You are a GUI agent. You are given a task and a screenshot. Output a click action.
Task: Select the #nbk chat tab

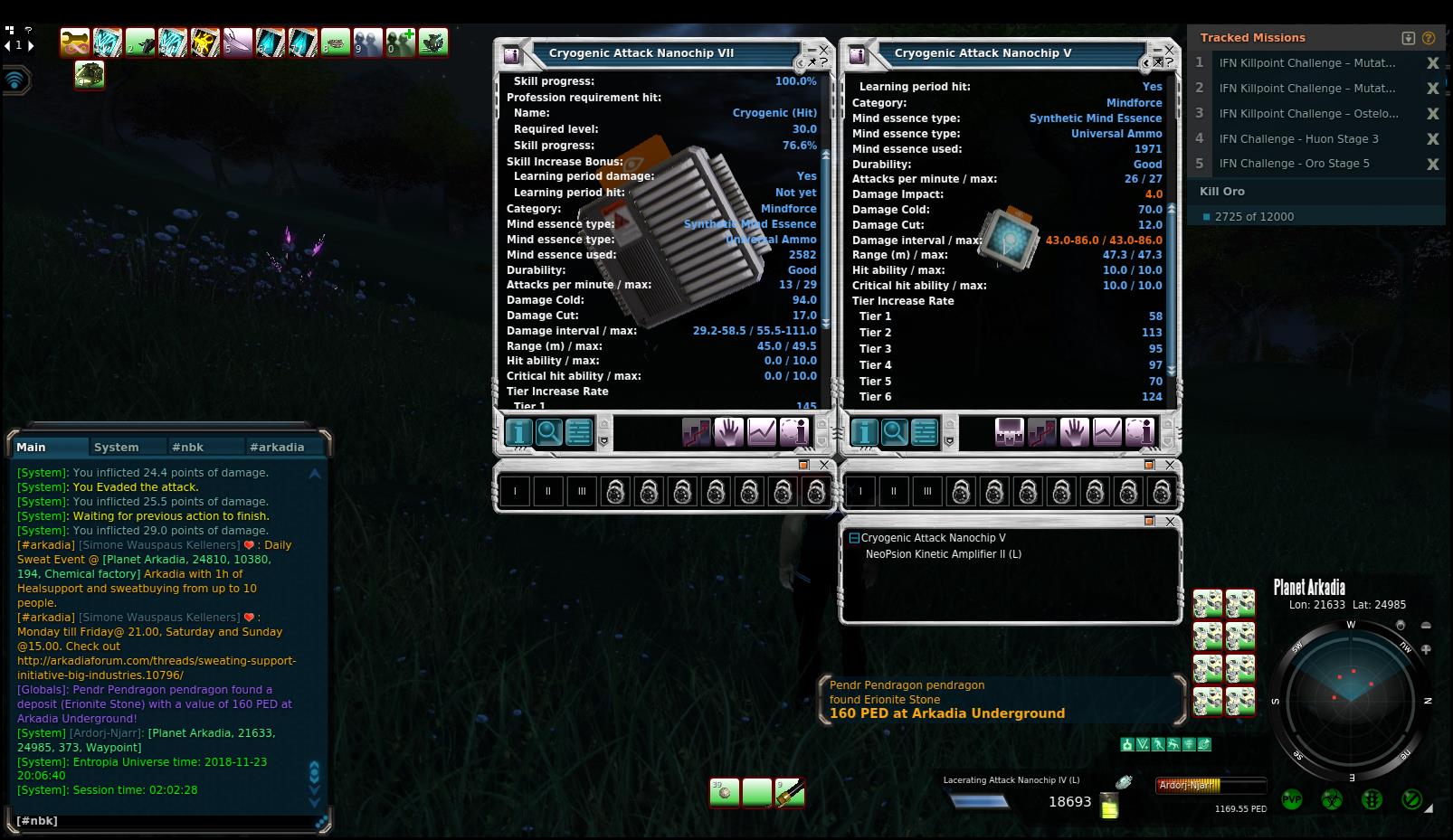(188, 447)
